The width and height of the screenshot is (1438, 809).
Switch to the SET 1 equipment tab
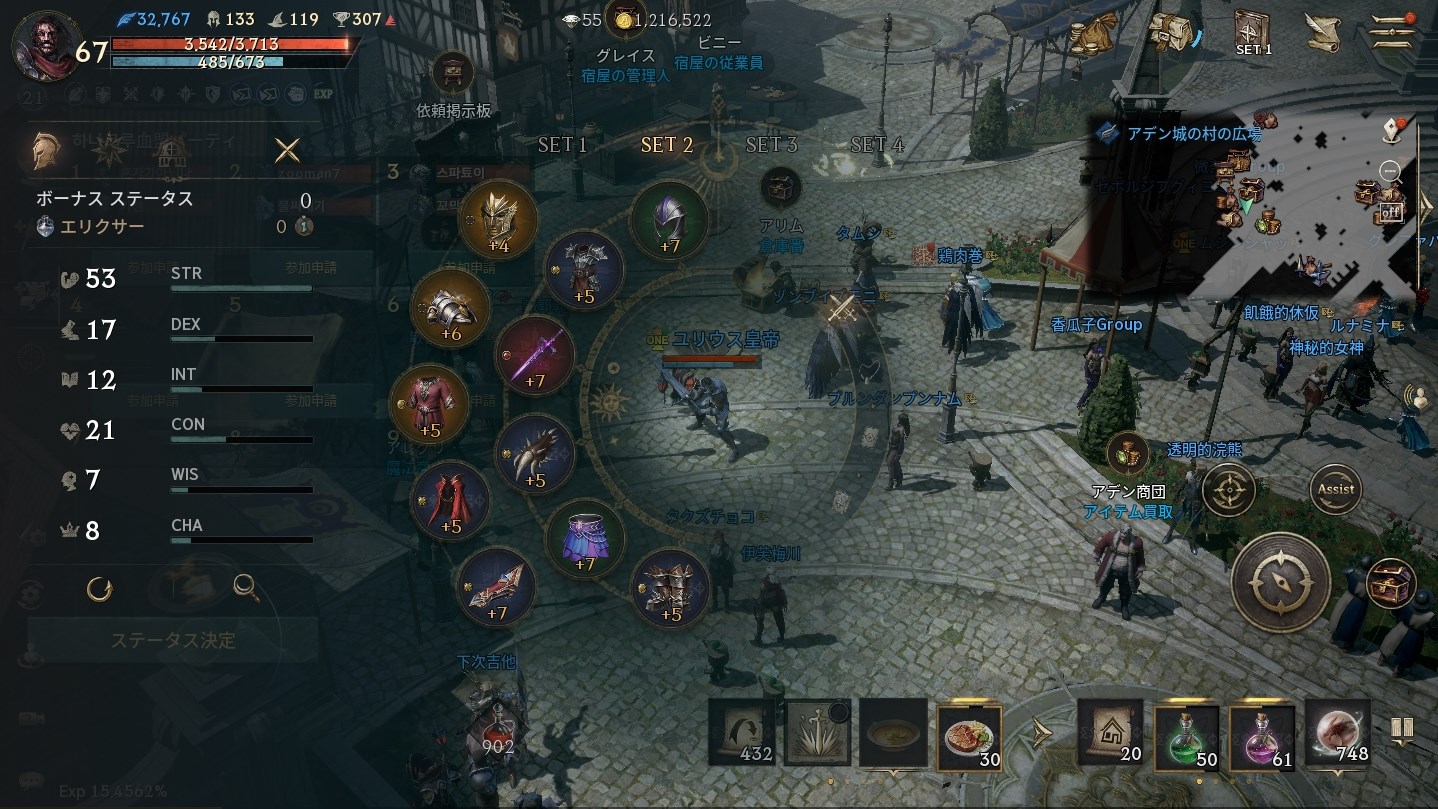[x=562, y=145]
